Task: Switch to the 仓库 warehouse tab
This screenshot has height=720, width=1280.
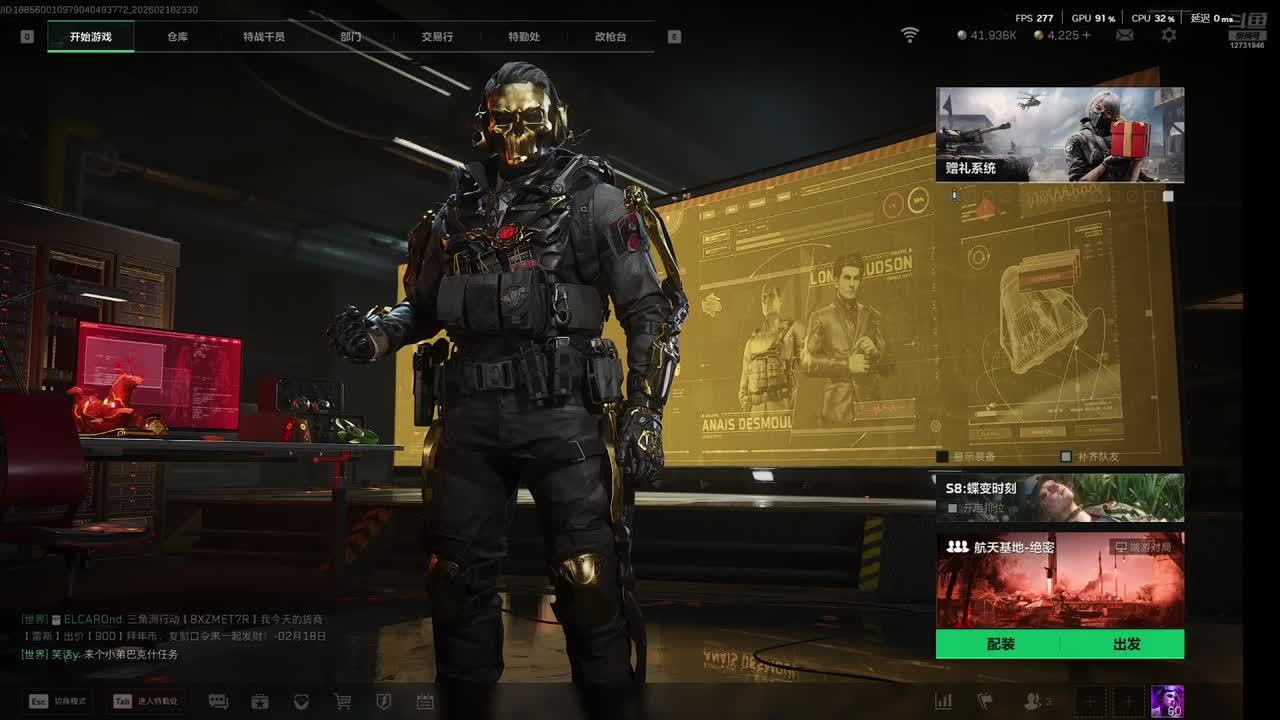Action: pos(177,37)
